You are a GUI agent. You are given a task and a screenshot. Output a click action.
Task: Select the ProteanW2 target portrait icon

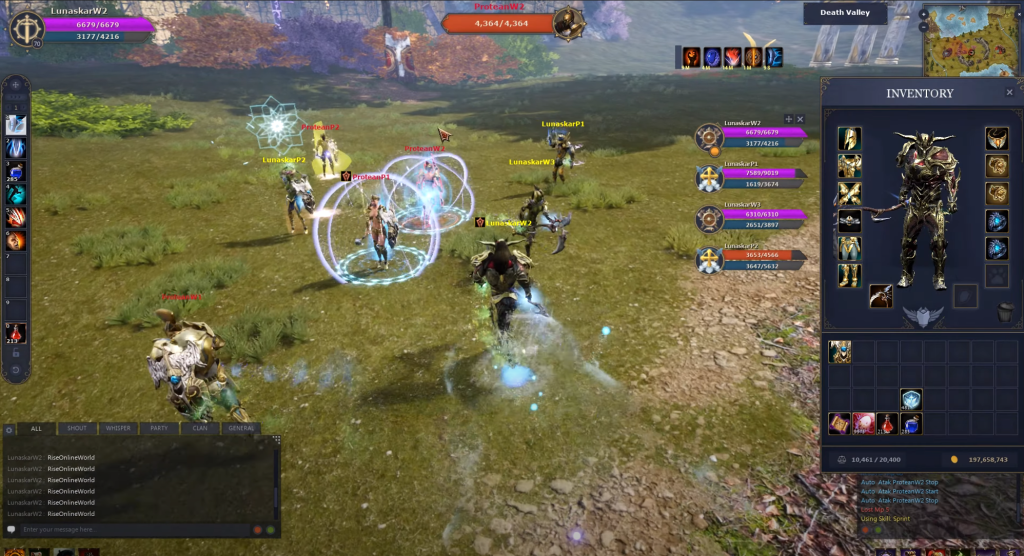coord(568,21)
